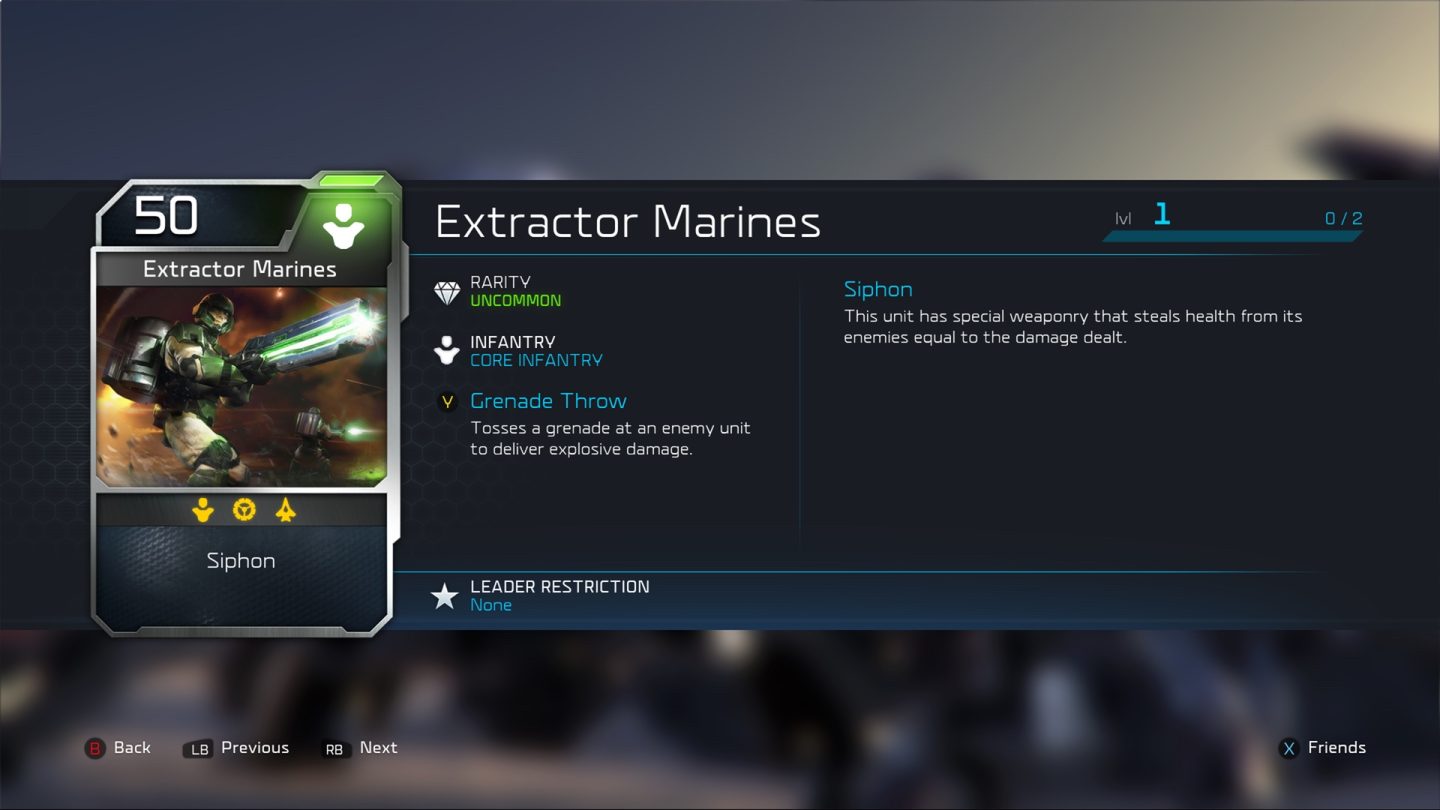This screenshot has height=810, width=1440.
Task: Click the Leader Restriction star icon
Action: [444, 594]
